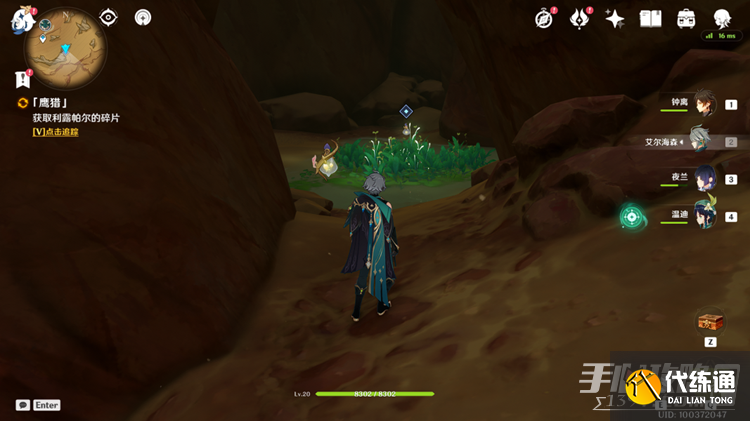Screen dimensions: 750x421
Task: Use the treasure chest gadget icon
Action: [x=710, y=321]
